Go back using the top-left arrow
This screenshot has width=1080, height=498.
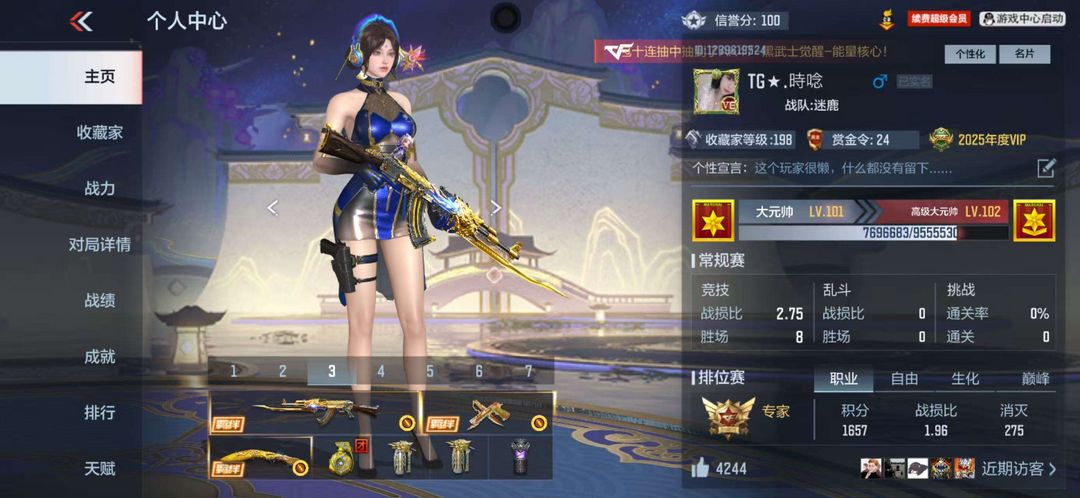(x=81, y=21)
